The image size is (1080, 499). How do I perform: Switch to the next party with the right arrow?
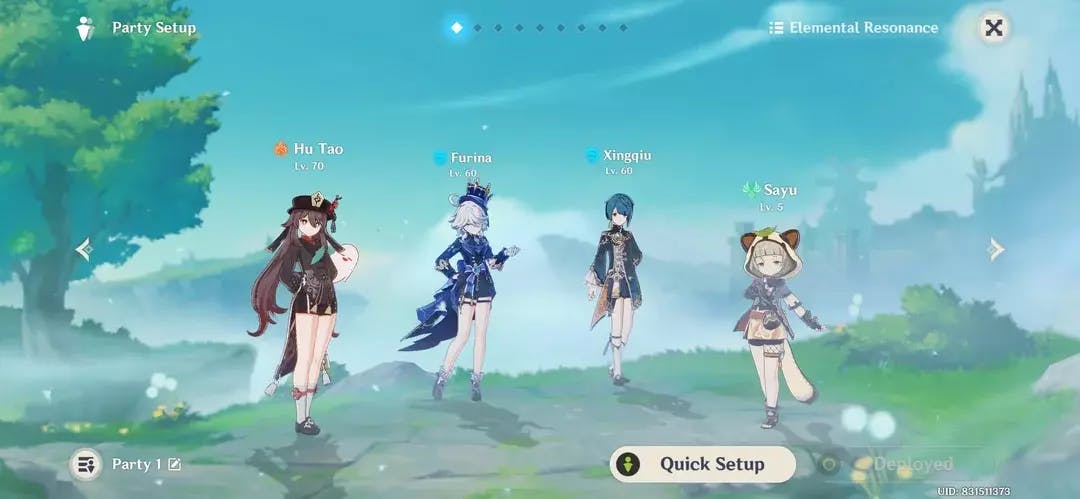pyautogui.click(x=996, y=248)
